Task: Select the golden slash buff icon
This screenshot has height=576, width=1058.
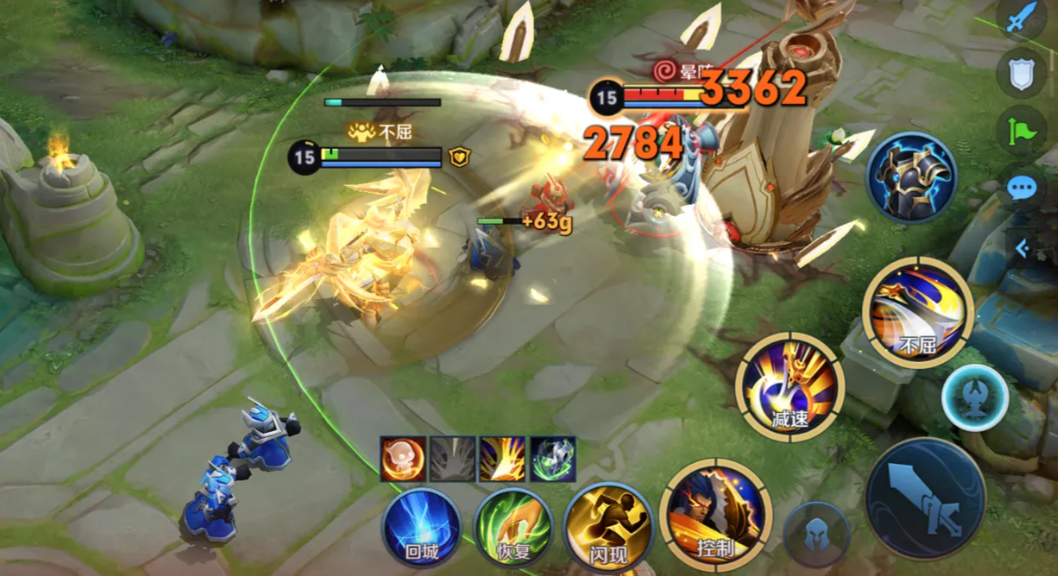Action: (502, 459)
